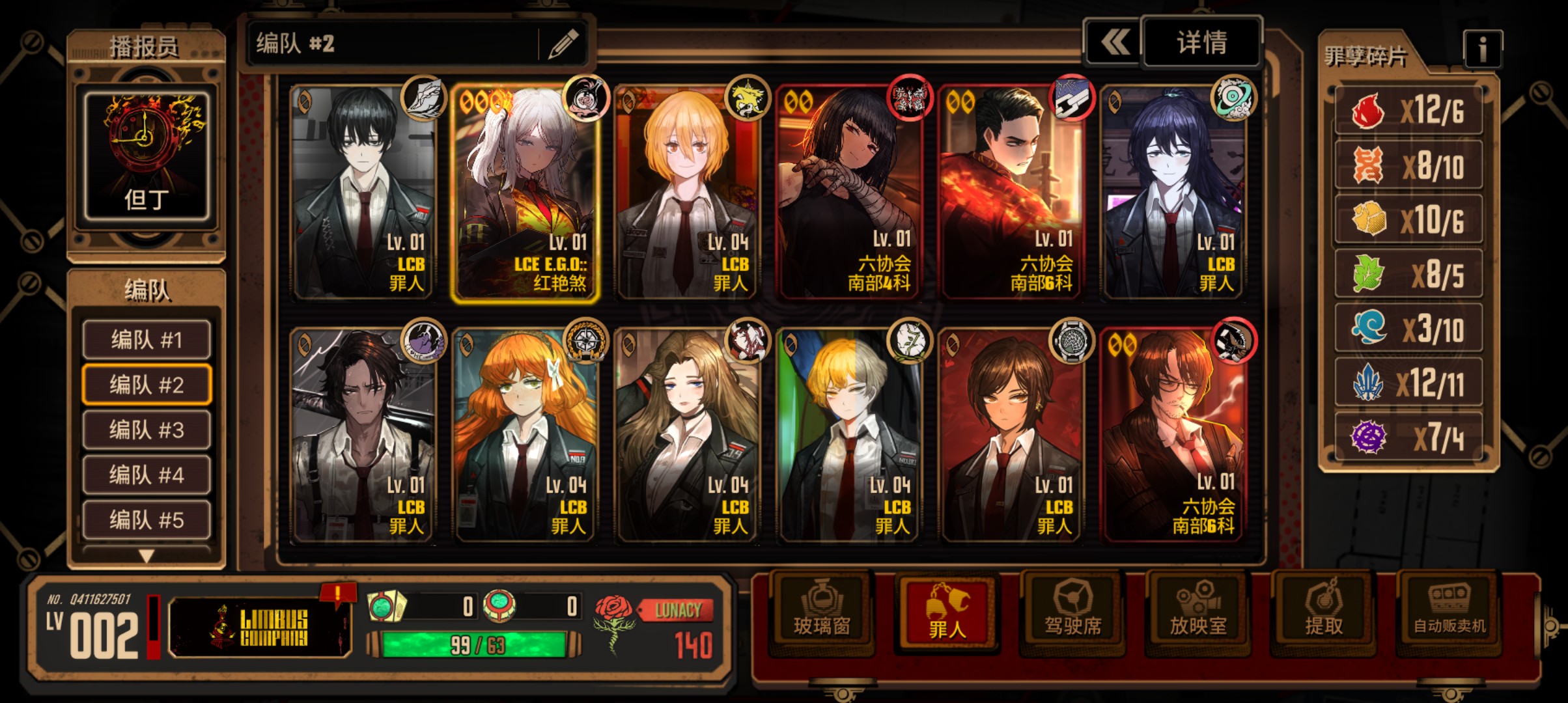Select team tab 编队 #1
This screenshot has width=1568, height=703.
(x=147, y=340)
